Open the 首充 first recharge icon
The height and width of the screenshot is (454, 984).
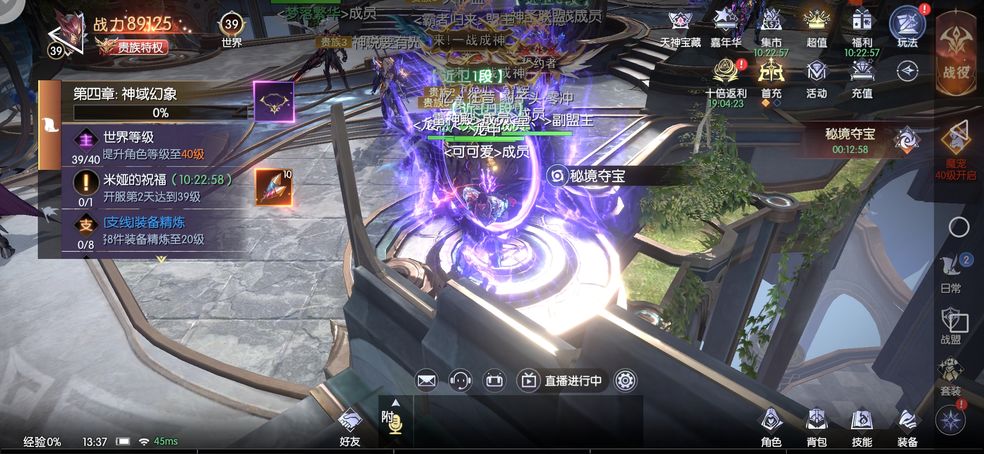(770, 73)
